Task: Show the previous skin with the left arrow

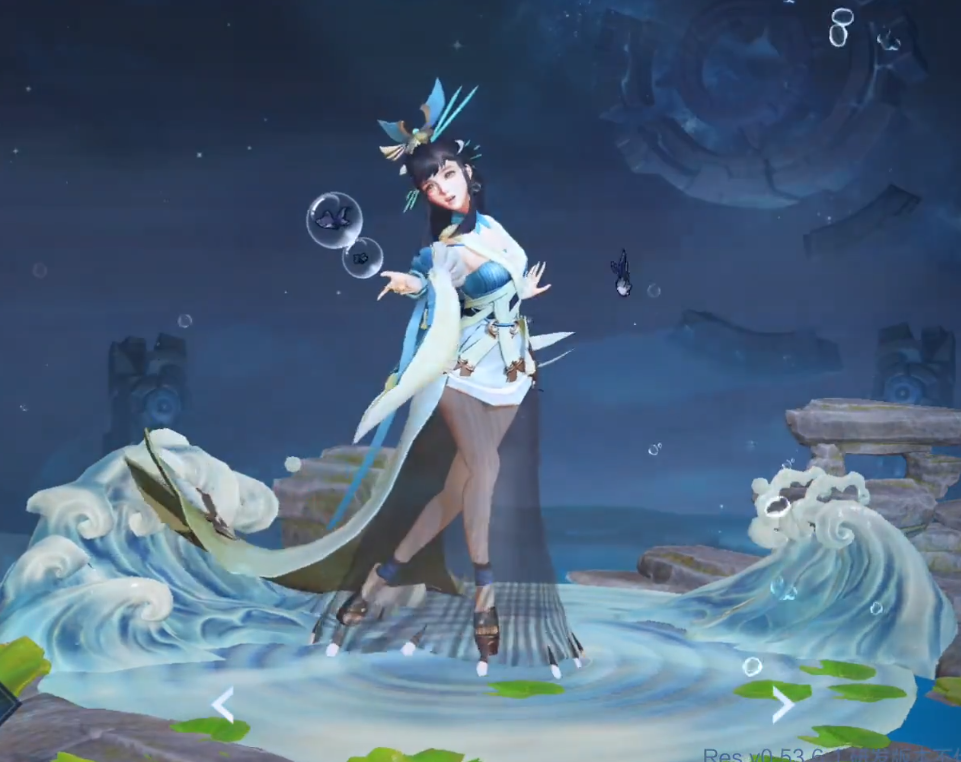Action: (x=223, y=704)
